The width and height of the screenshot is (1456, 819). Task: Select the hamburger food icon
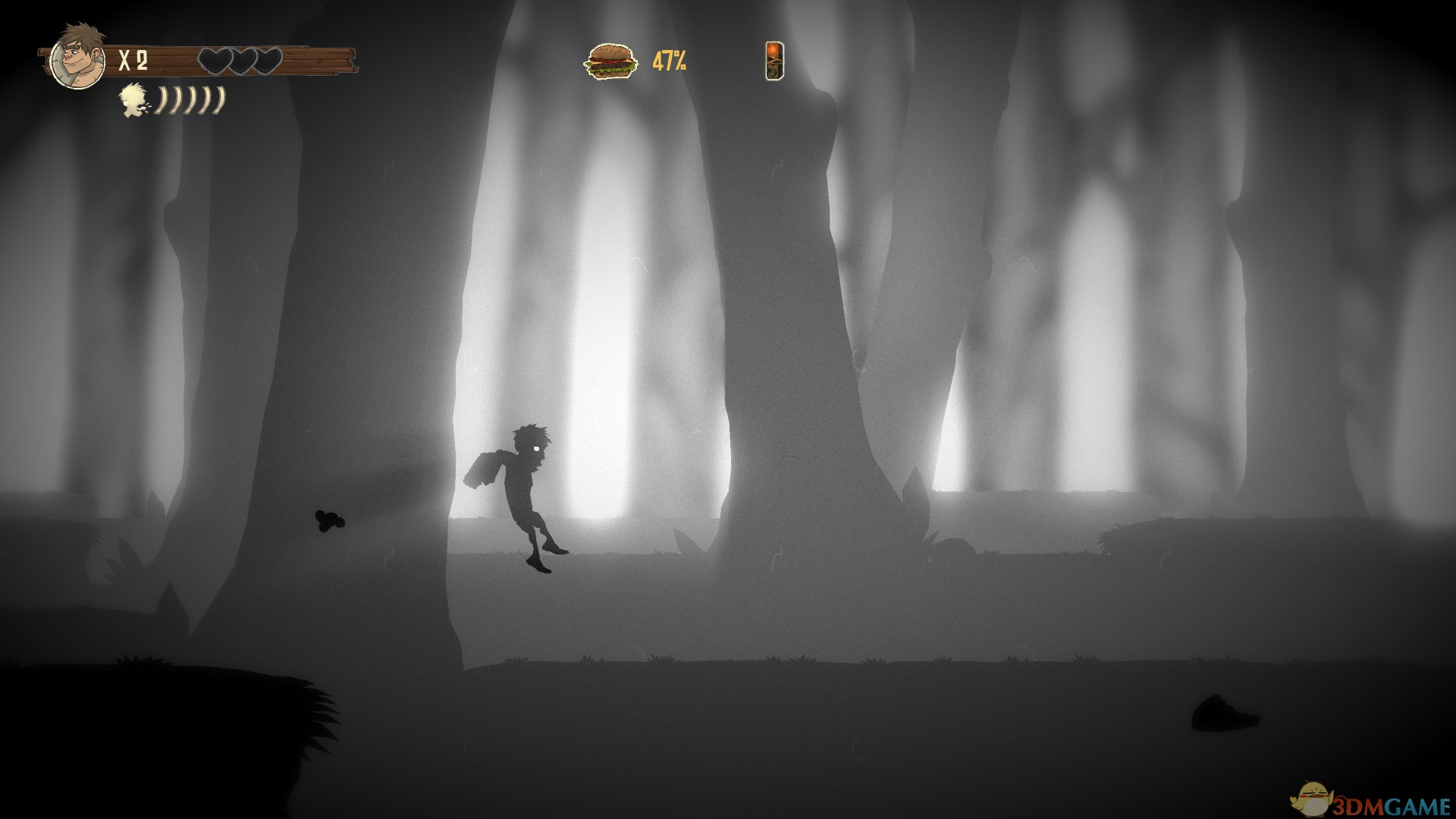[610, 61]
